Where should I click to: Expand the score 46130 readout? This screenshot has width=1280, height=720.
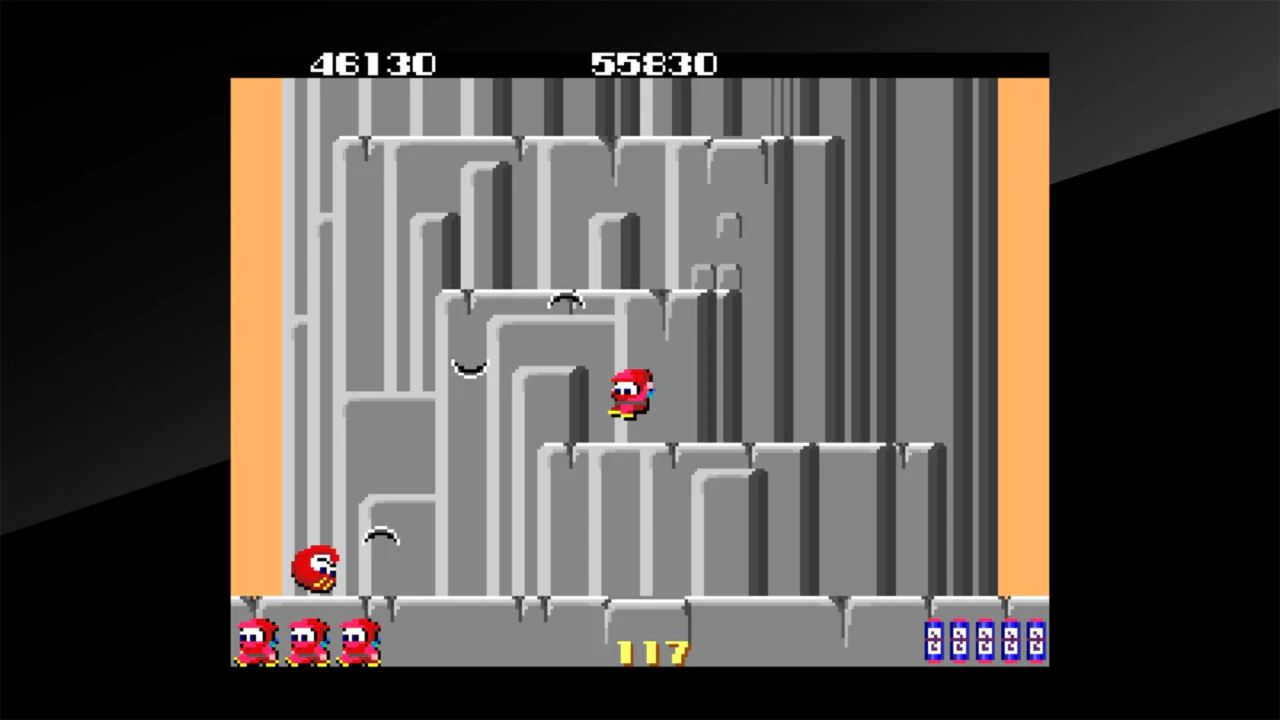pos(372,64)
